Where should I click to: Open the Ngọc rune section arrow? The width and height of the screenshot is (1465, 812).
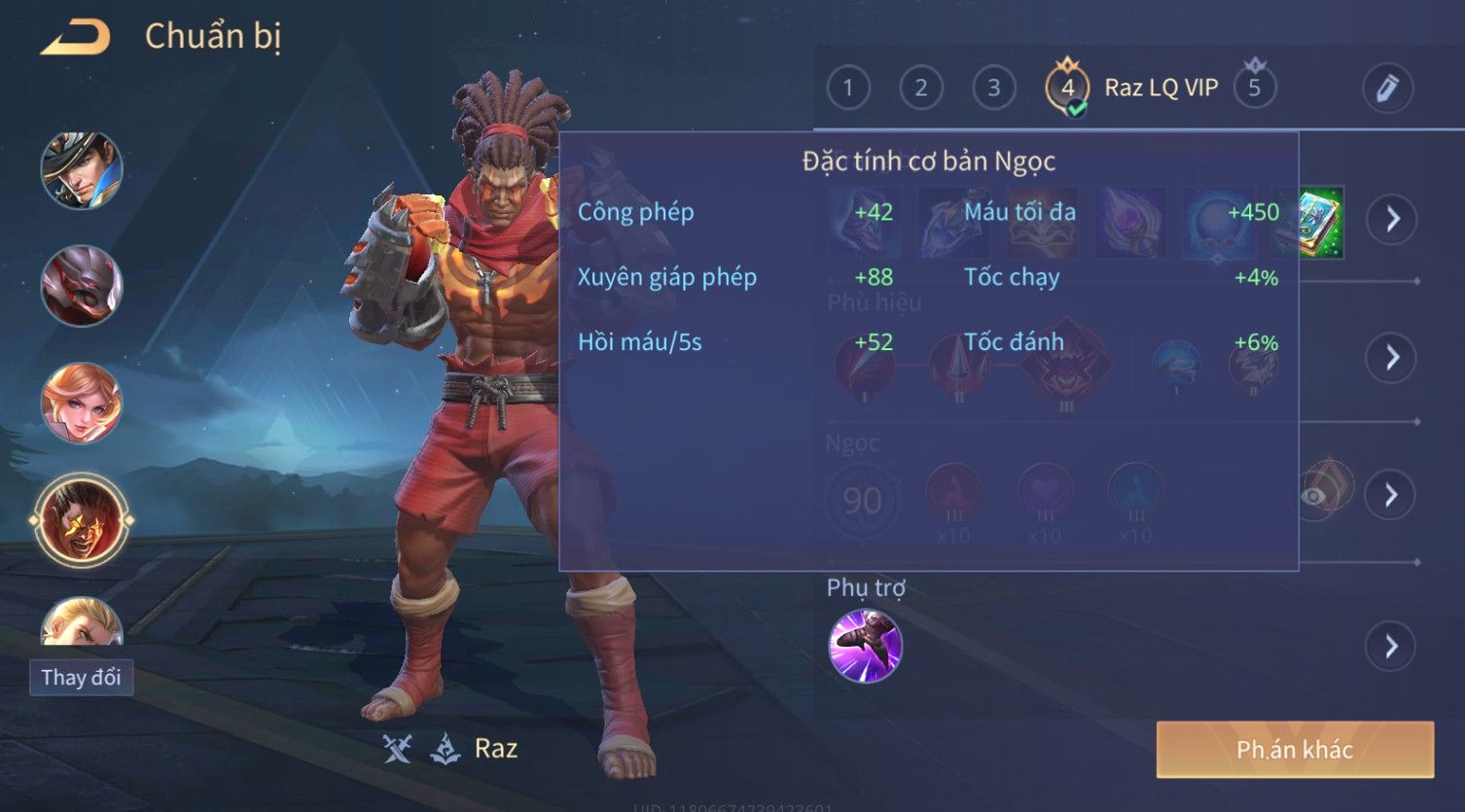click(1392, 495)
